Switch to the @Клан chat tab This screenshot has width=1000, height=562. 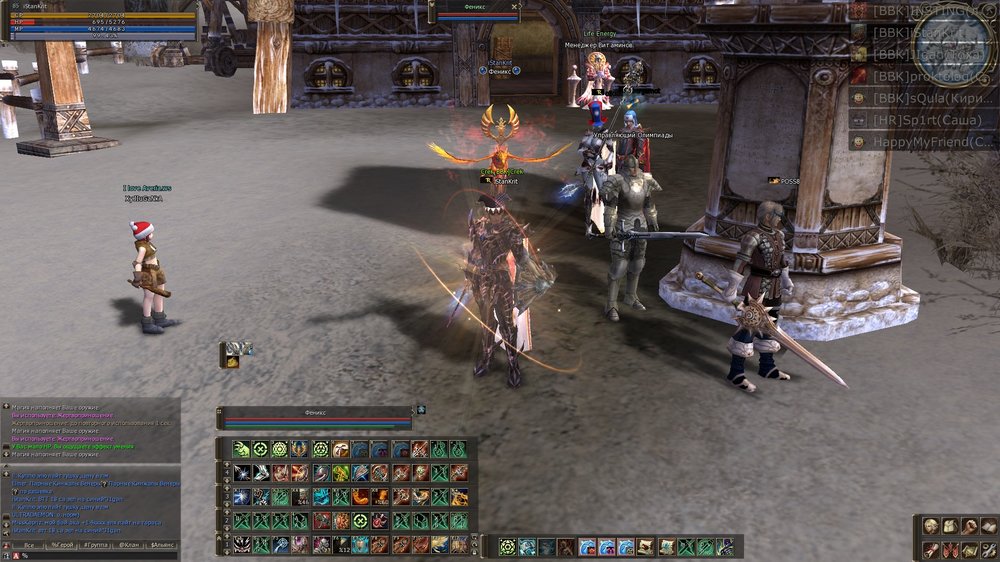click(x=129, y=546)
